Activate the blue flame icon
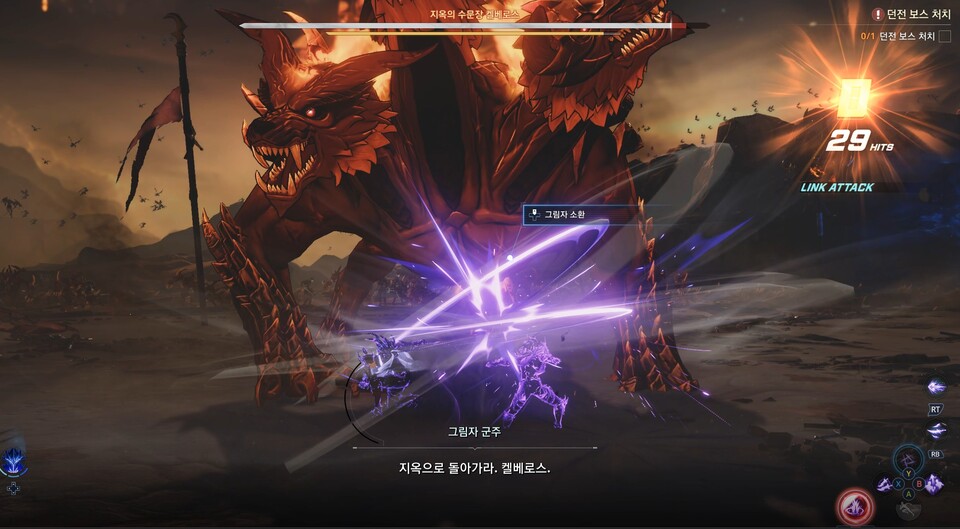Screen dimensions: 960x529 pos(14,460)
